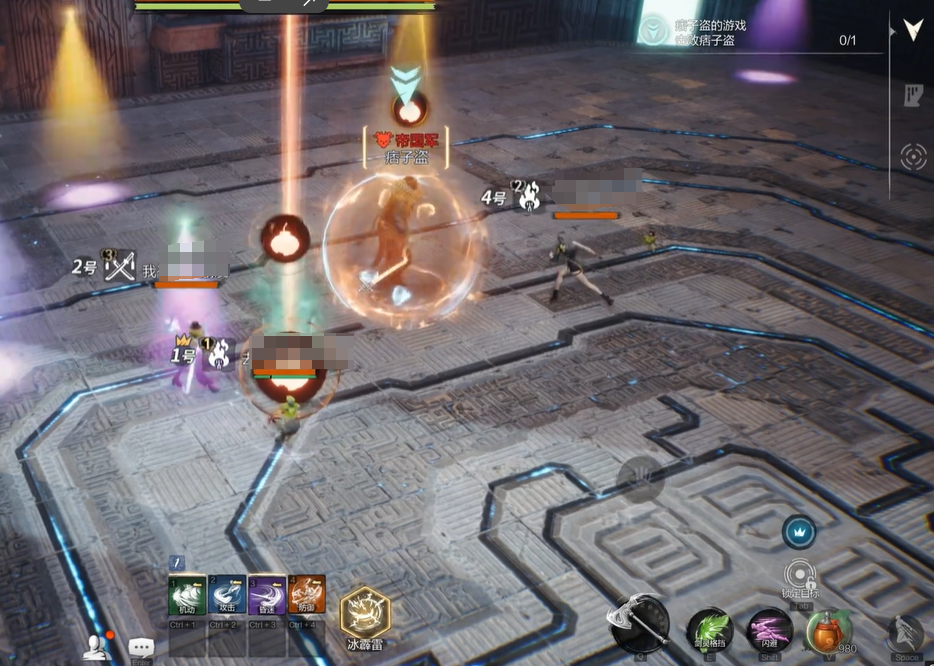934x666 pixels.
Task: Attack with the axe weapon icon
Action: (639, 626)
